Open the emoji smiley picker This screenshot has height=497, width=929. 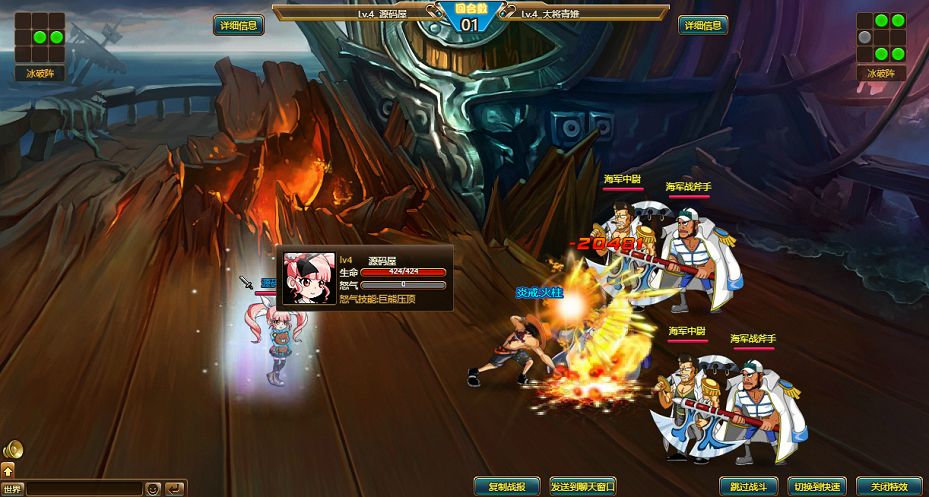pyautogui.click(x=153, y=489)
